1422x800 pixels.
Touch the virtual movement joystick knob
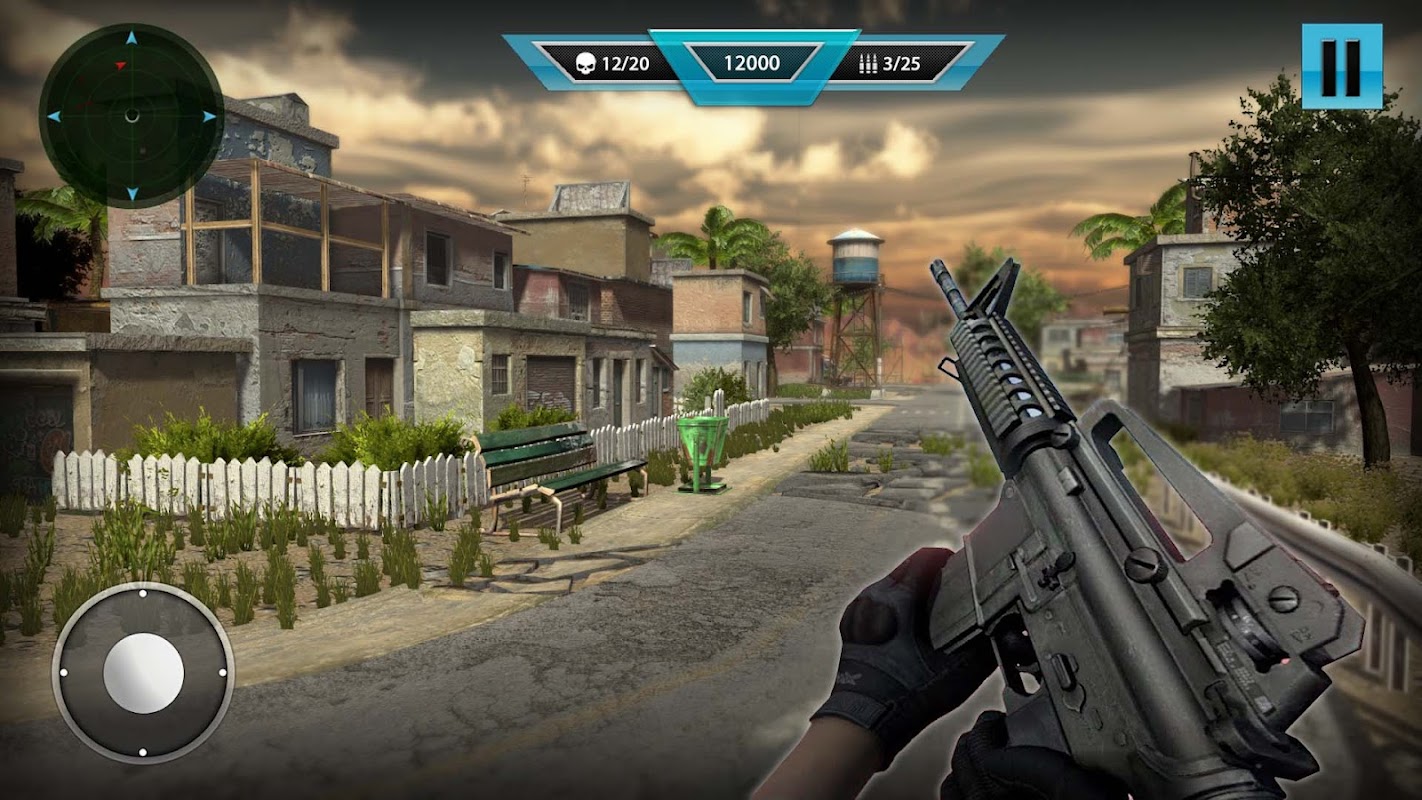[x=143, y=673]
